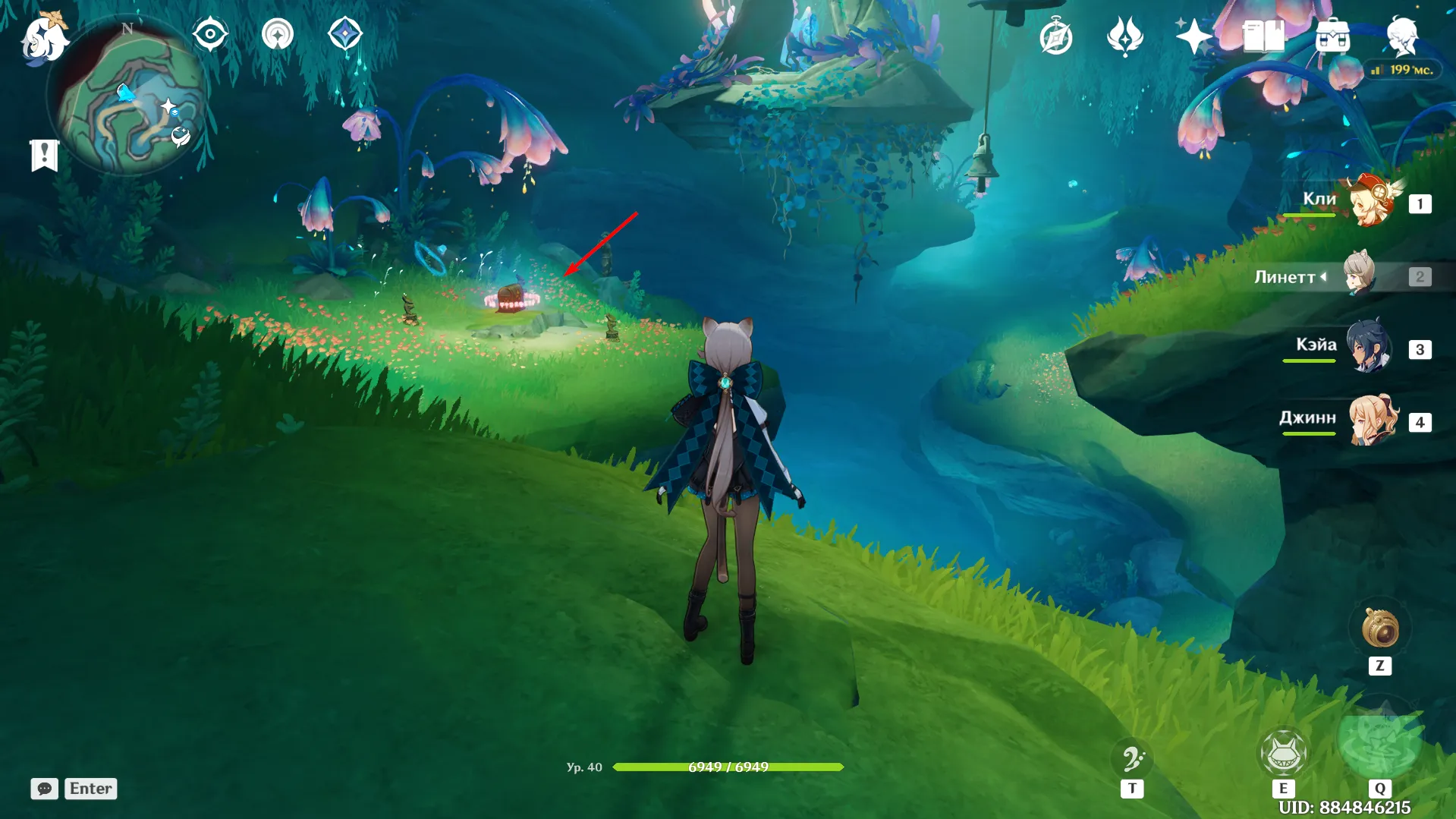This screenshot has width=1456, height=819.
Task: Unleash the green elemental burst
Action: (1379, 742)
